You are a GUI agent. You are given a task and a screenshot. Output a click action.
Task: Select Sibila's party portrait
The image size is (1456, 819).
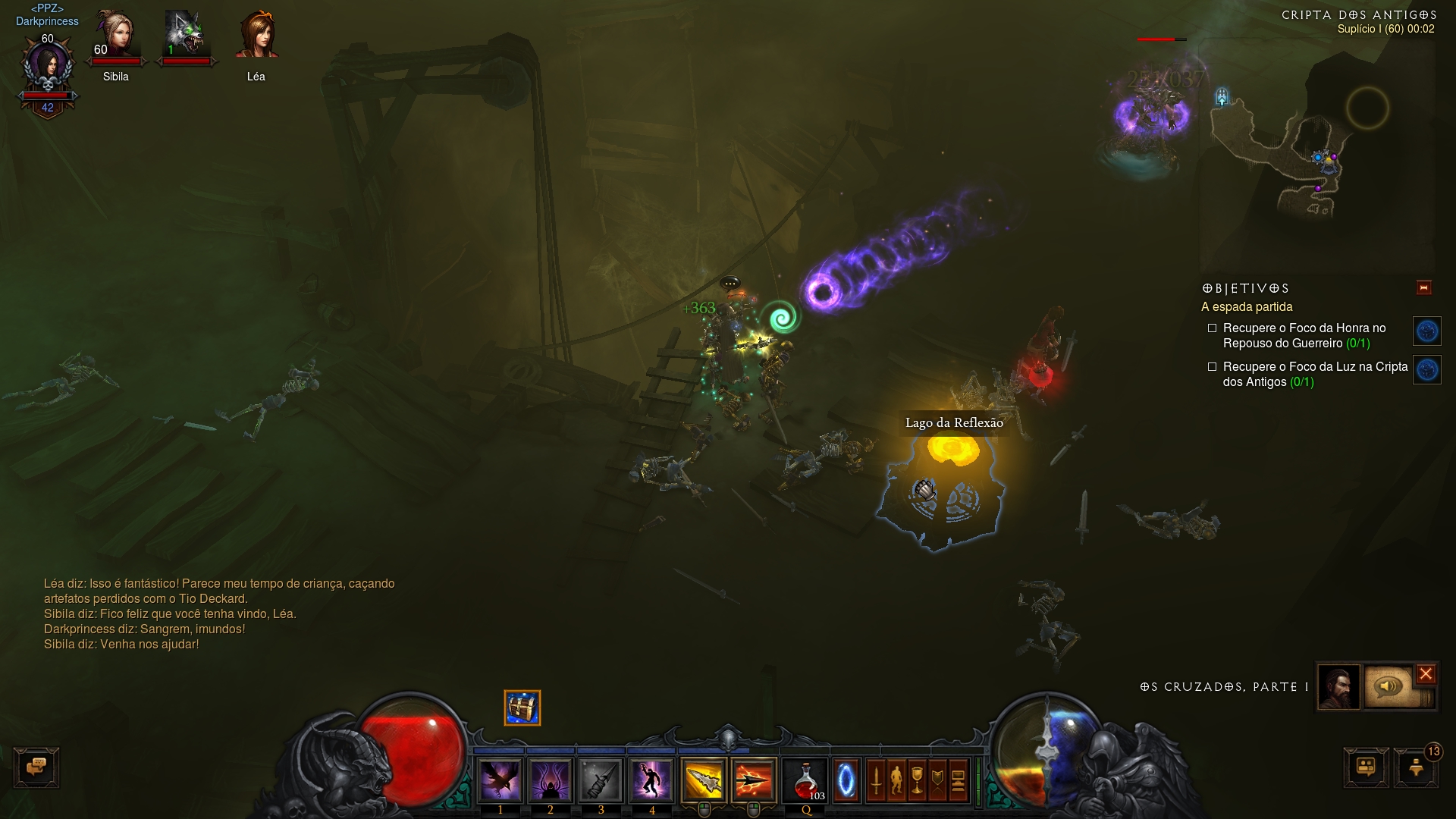click(x=116, y=38)
